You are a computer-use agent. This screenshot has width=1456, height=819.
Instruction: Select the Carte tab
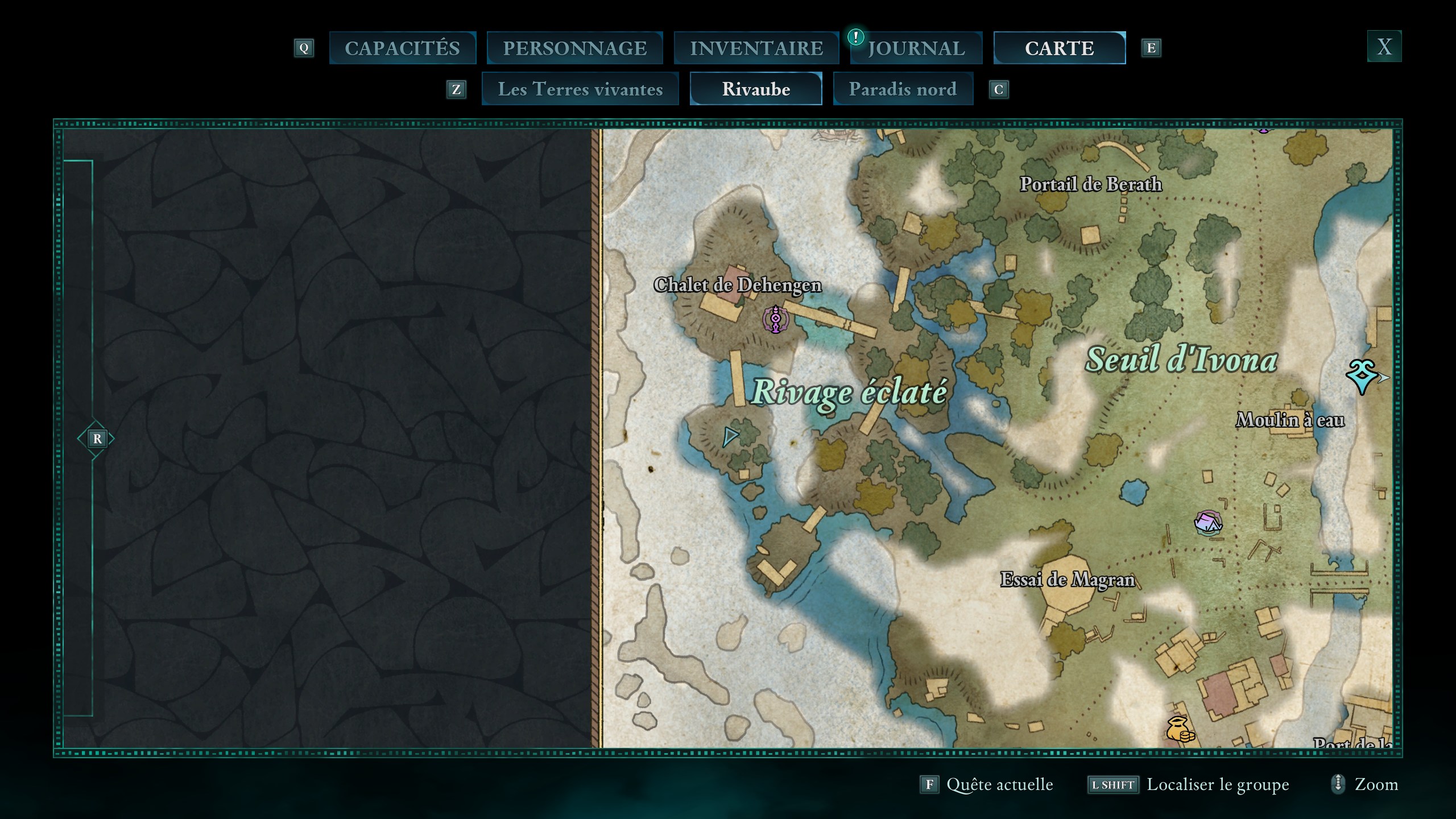pos(1059,48)
